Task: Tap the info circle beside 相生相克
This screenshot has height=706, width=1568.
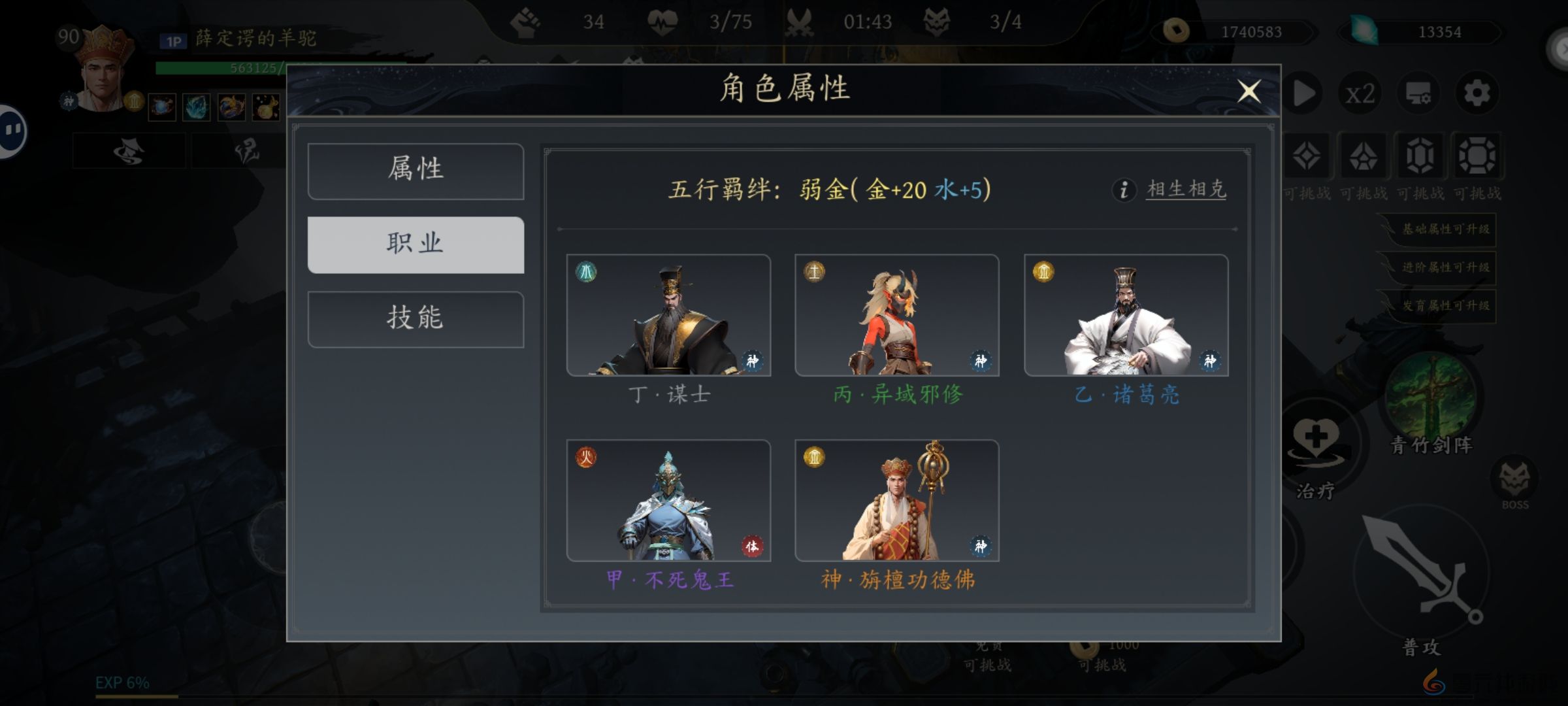Action: (x=1125, y=191)
